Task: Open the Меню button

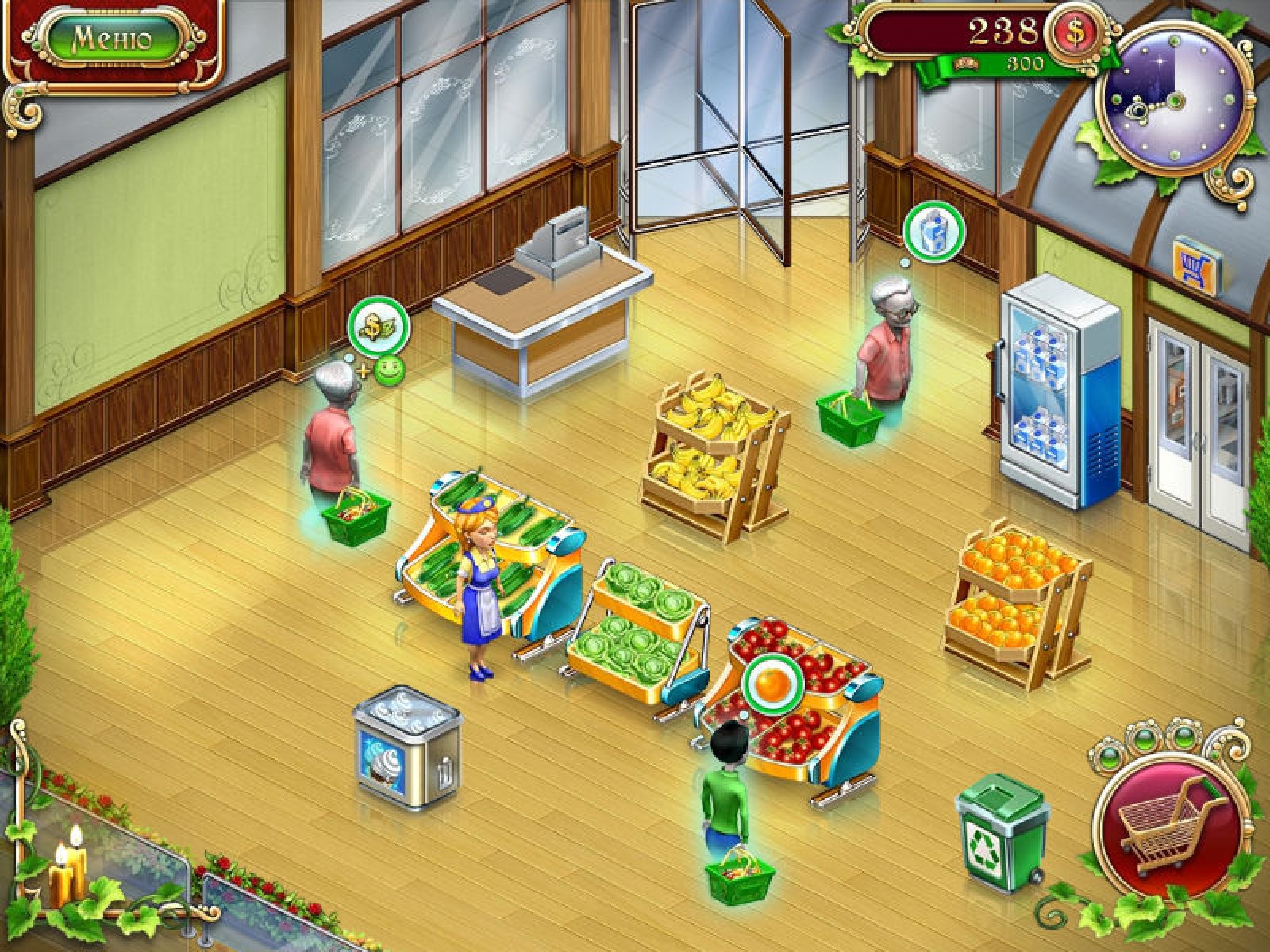Action: pyautogui.click(x=112, y=39)
